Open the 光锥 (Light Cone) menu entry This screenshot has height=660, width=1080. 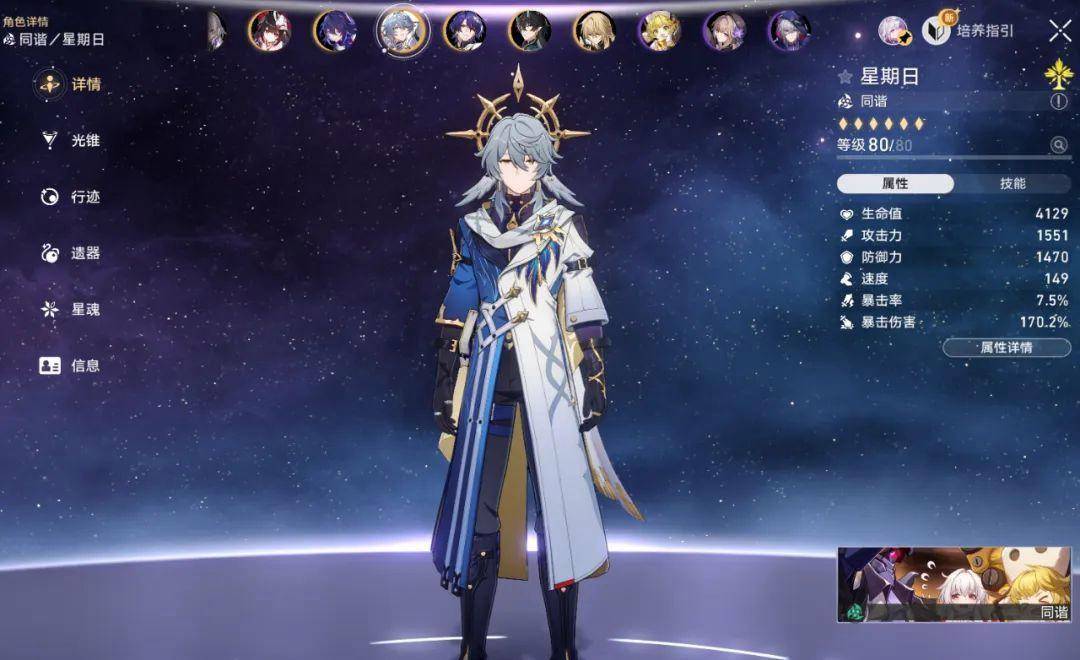pyautogui.click(x=70, y=141)
